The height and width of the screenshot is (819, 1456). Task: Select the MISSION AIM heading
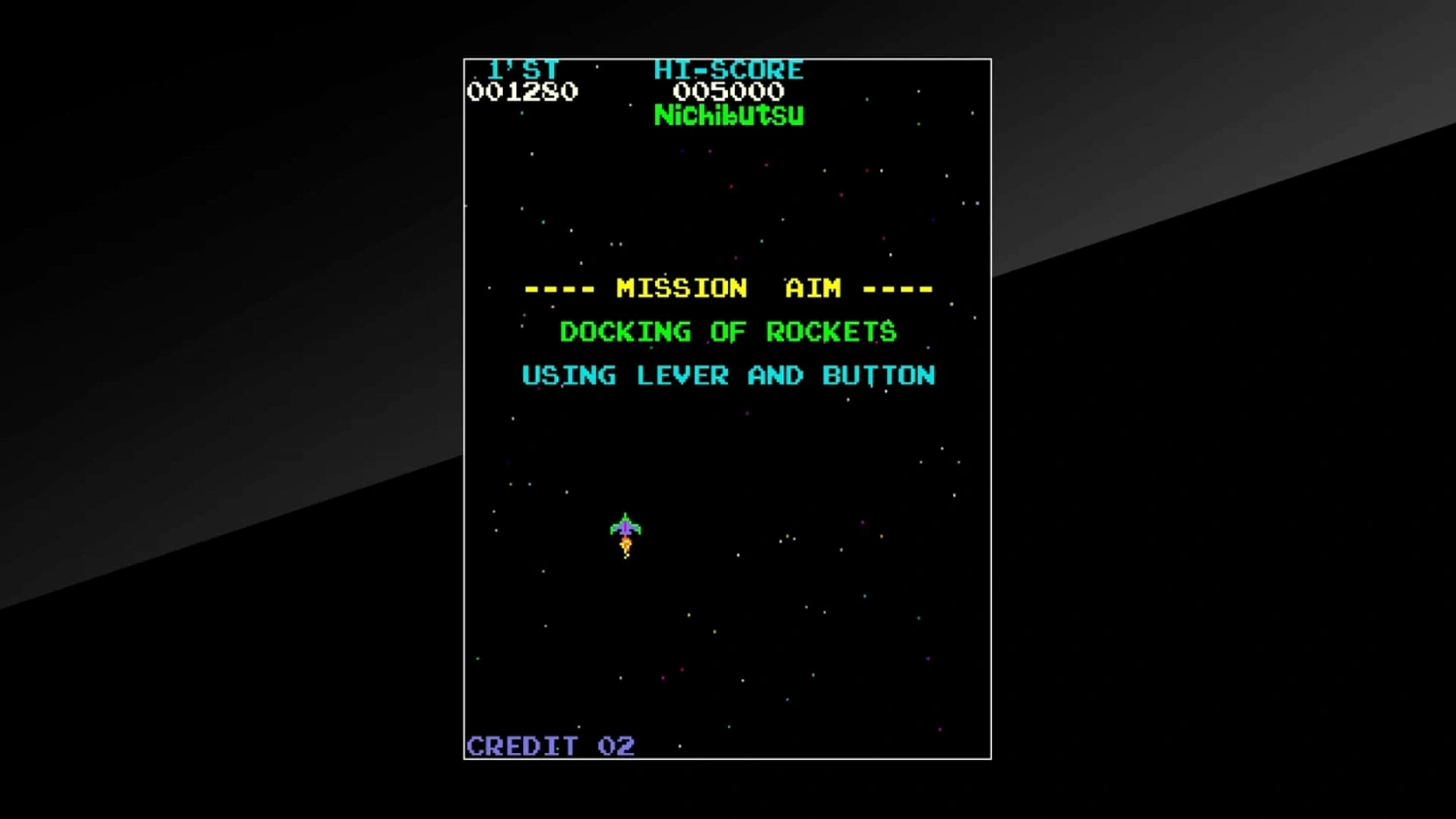728,288
